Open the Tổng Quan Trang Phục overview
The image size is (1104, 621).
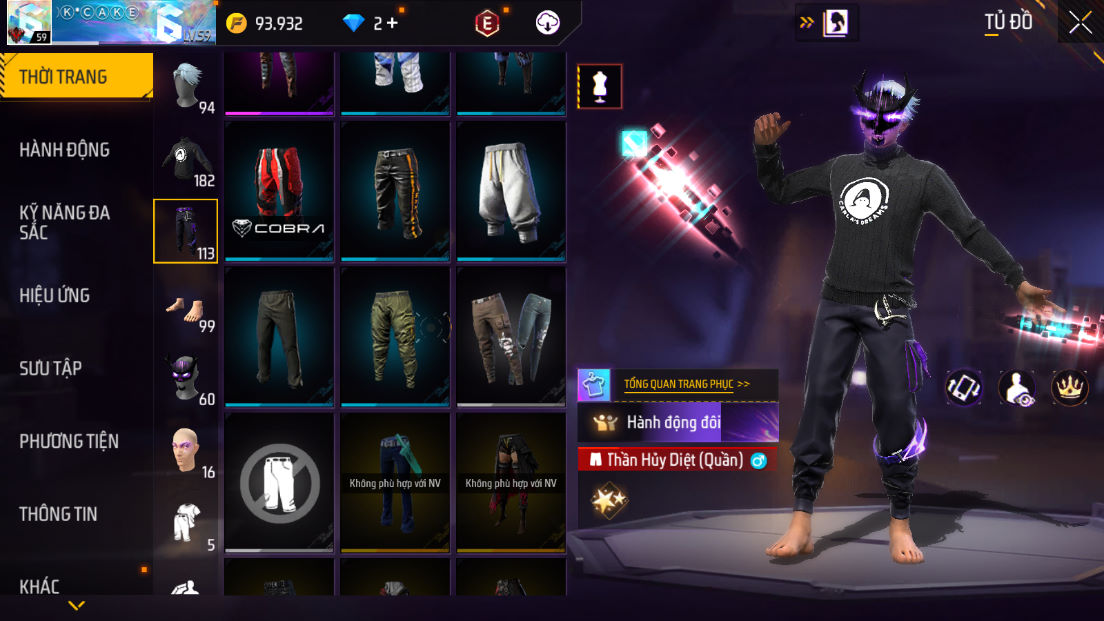[x=686, y=384]
